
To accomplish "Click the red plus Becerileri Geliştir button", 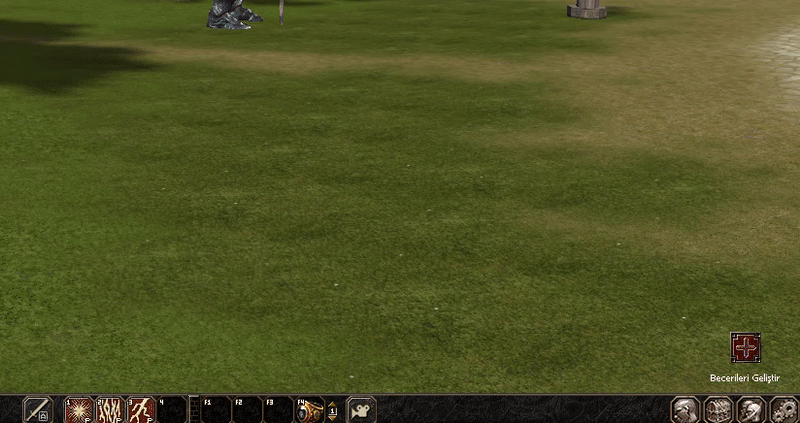I will point(746,348).
